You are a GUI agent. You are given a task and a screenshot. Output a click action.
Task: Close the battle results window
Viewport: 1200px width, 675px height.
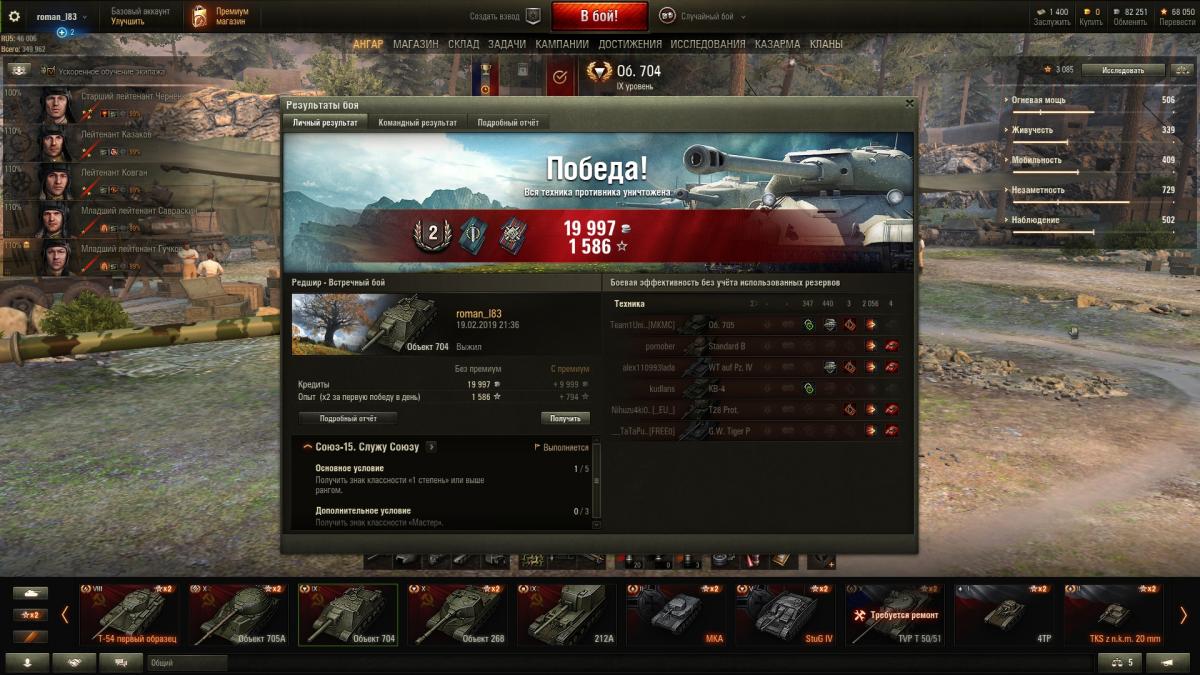(x=909, y=103)
